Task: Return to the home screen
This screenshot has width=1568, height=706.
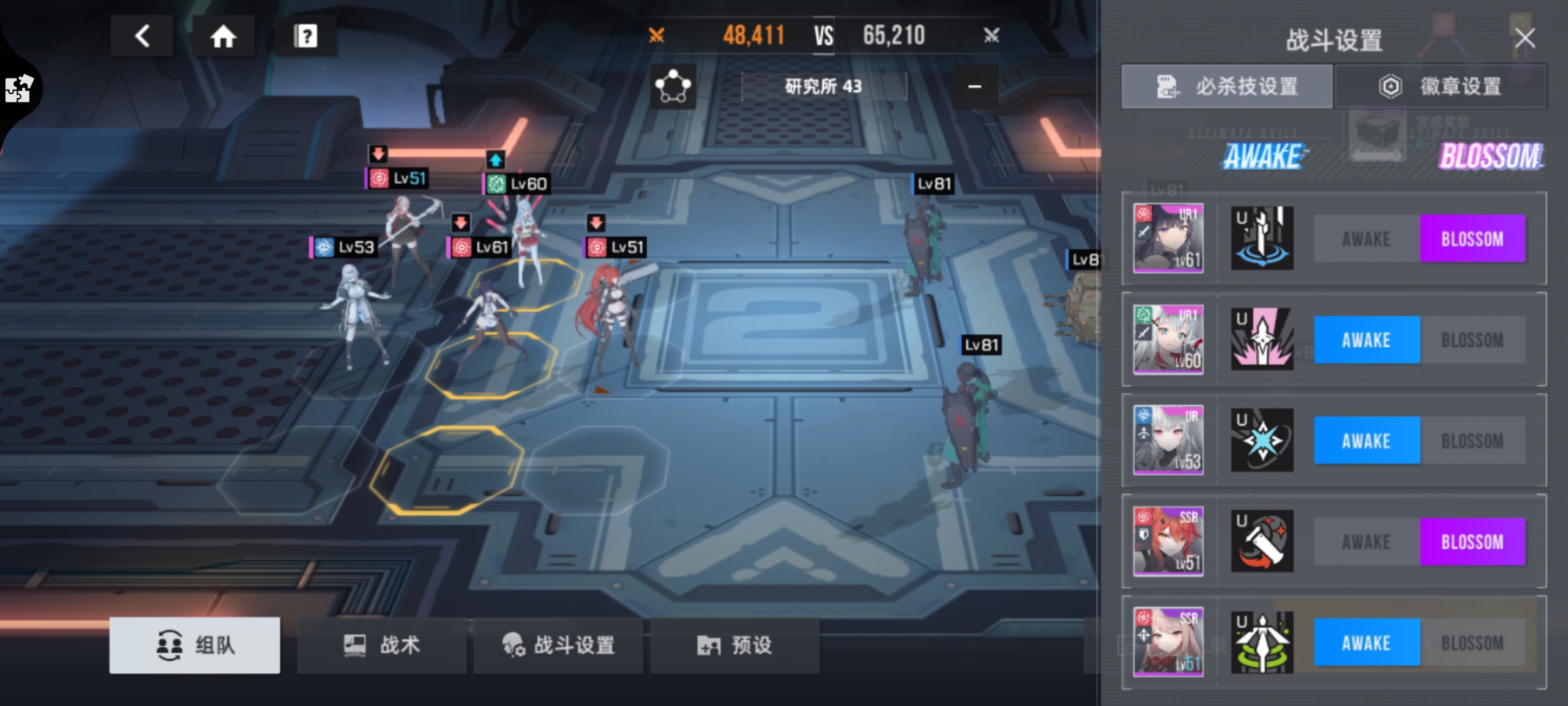Action: pos(223,36)
